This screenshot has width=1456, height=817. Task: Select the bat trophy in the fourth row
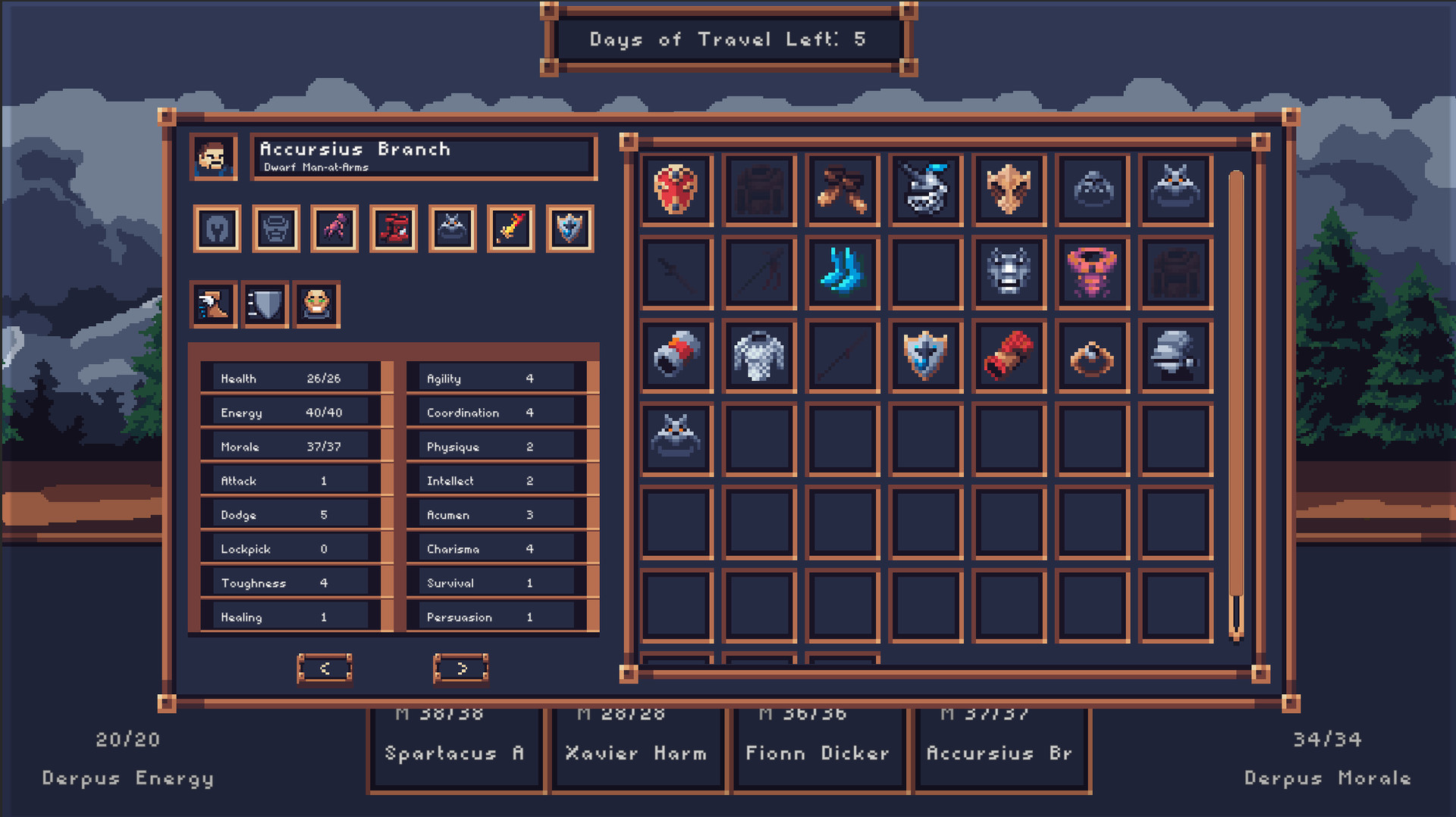(x=676, y=439)
